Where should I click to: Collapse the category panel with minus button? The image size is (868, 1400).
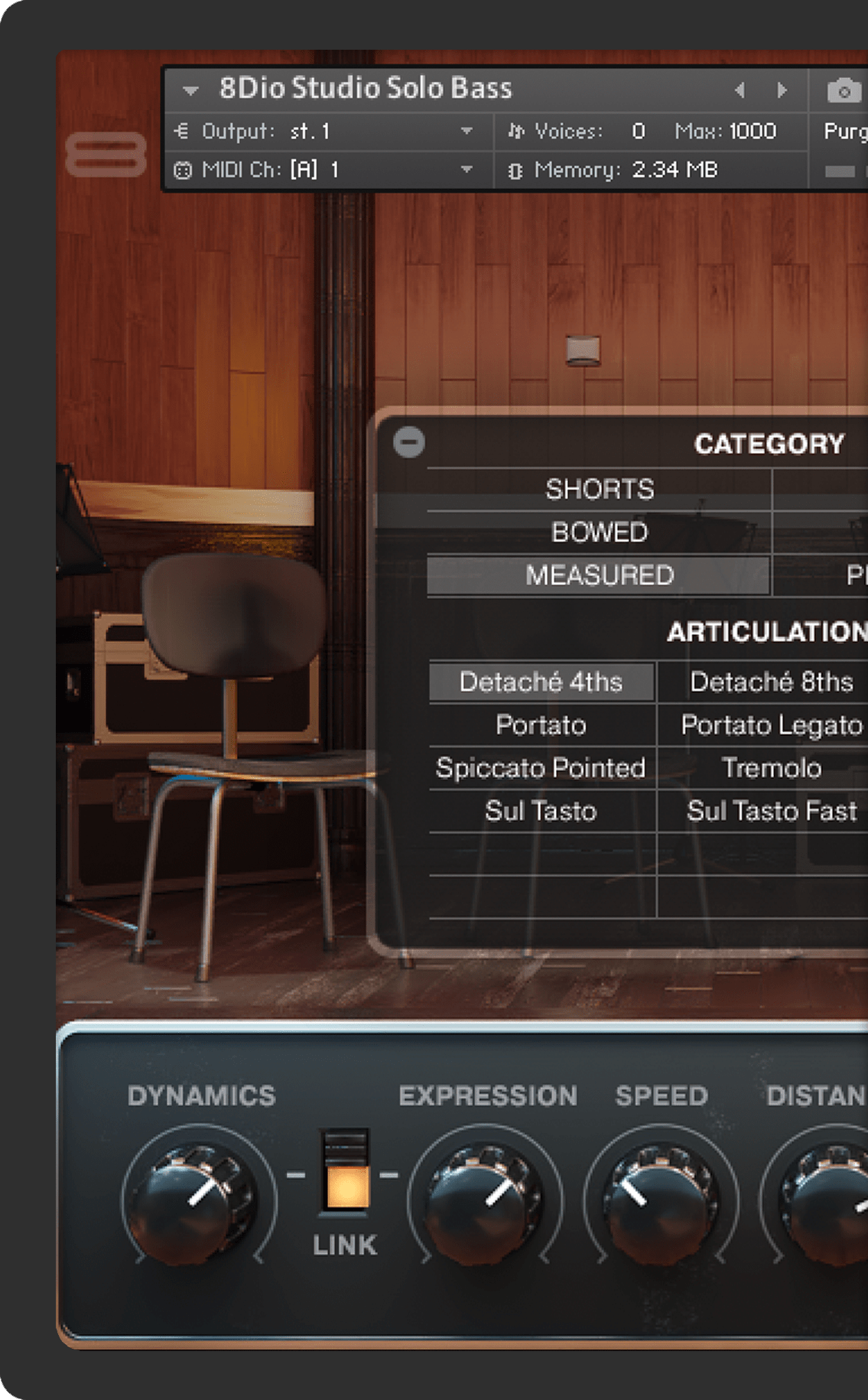408,442
